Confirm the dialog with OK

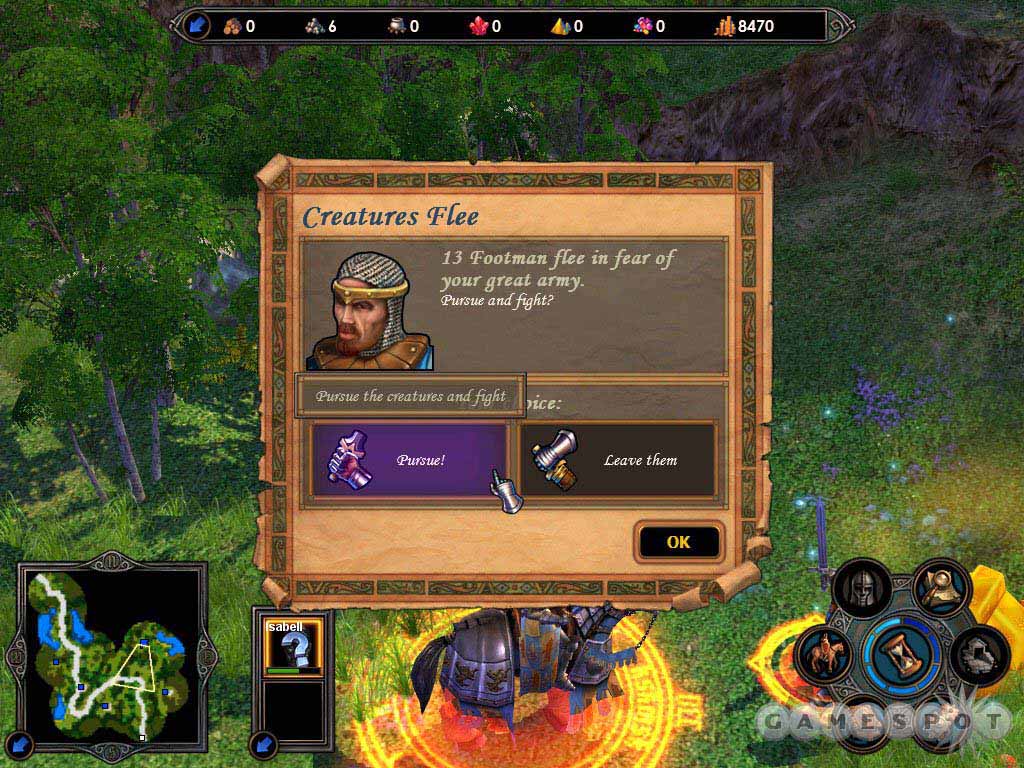678,542
